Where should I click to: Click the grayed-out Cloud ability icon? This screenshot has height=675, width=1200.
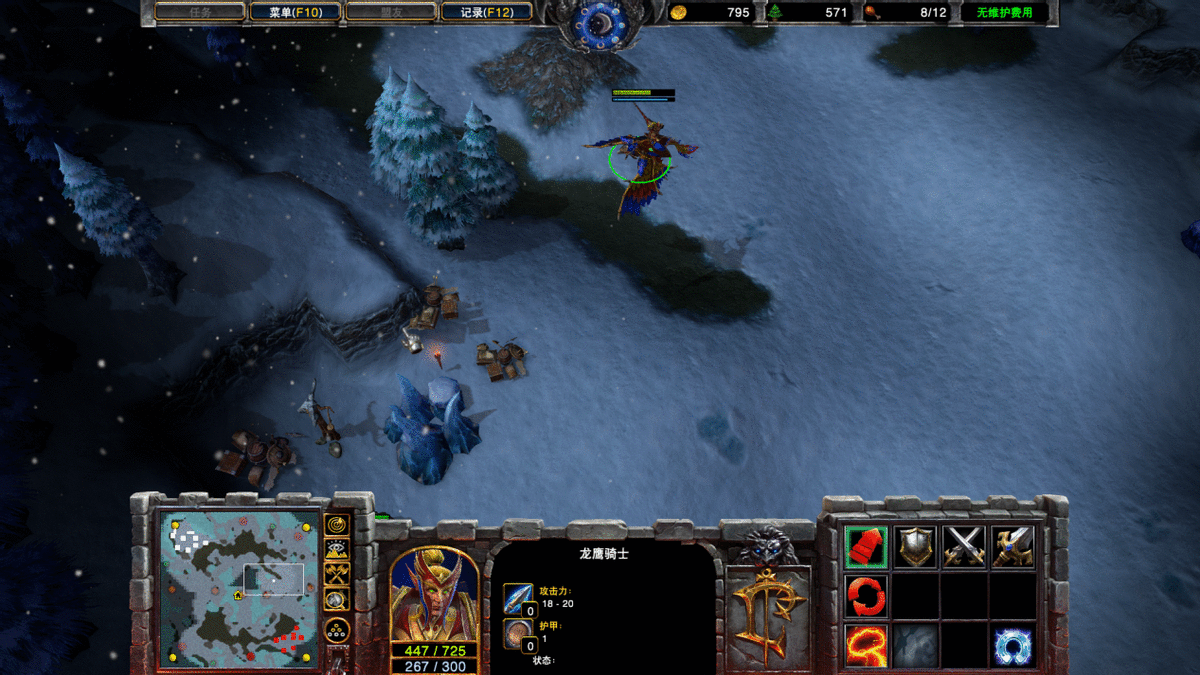point(915,645)
